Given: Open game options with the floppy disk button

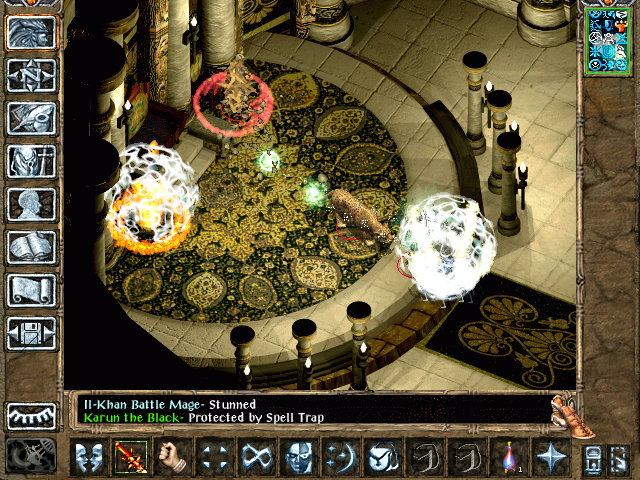Looking at the screenshot, I should (31, 333).
